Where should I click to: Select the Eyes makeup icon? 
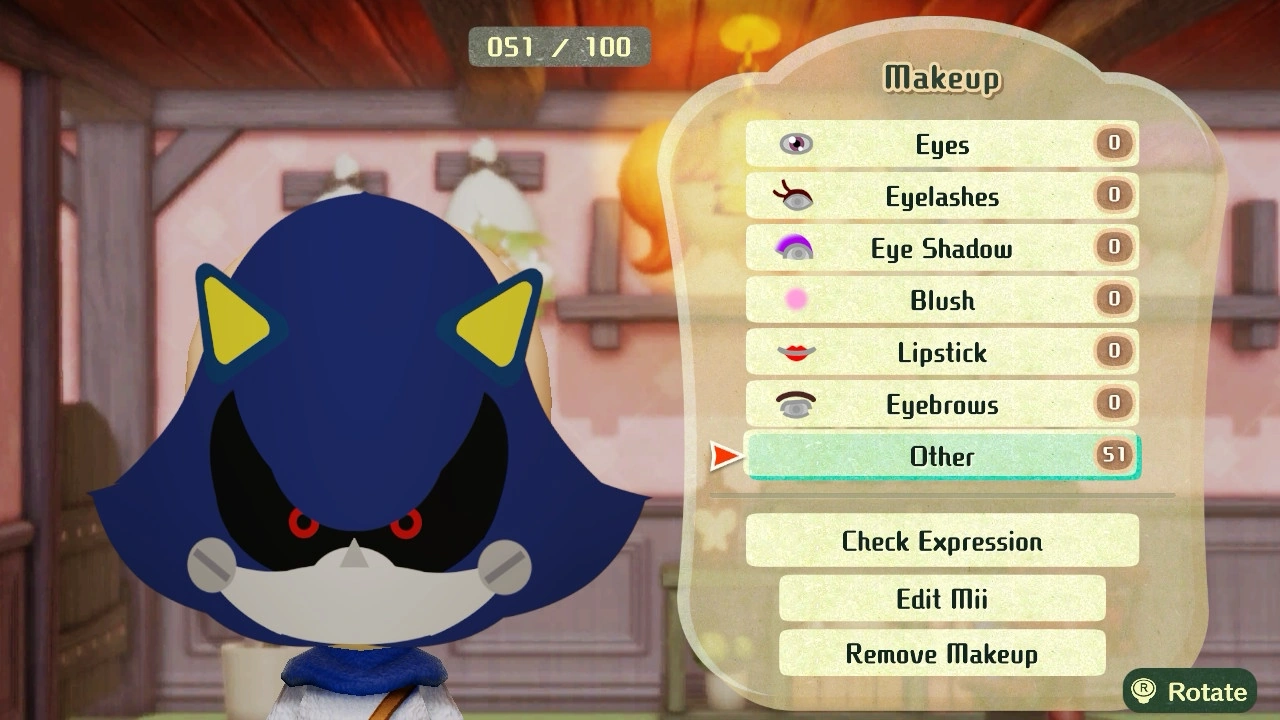pos(795,144)
